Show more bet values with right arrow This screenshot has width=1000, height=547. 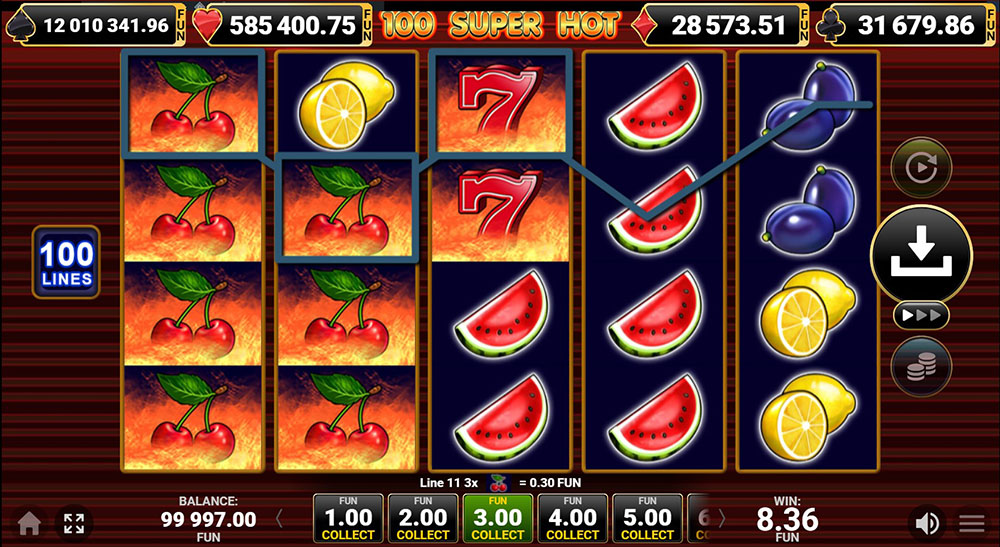coord(722,518)
